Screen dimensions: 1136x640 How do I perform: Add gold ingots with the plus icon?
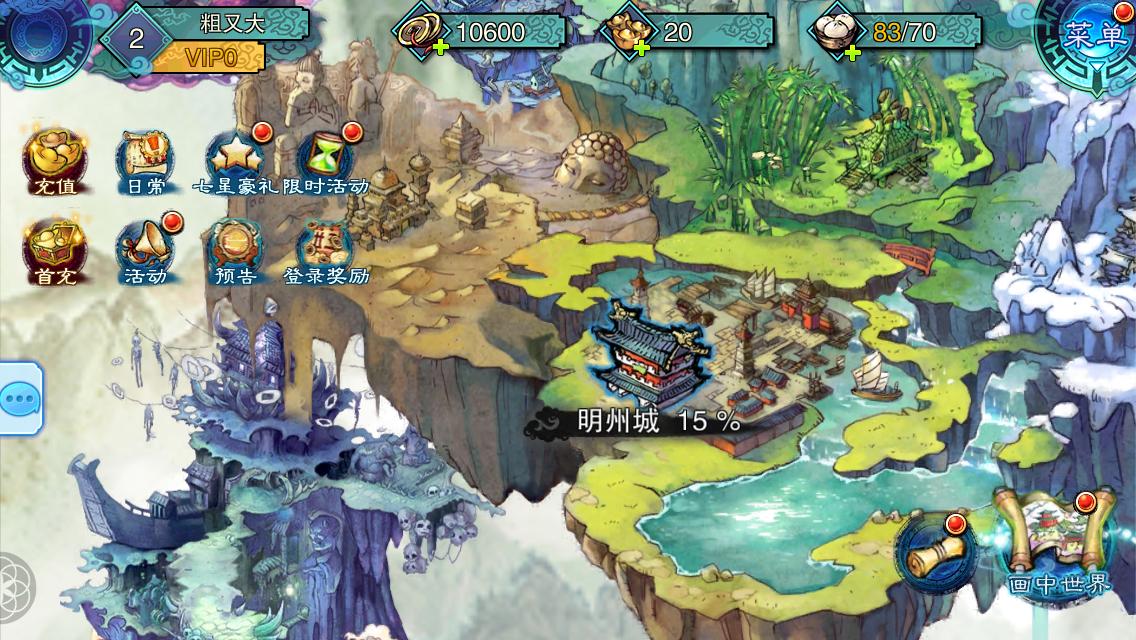tap(641, 47)
